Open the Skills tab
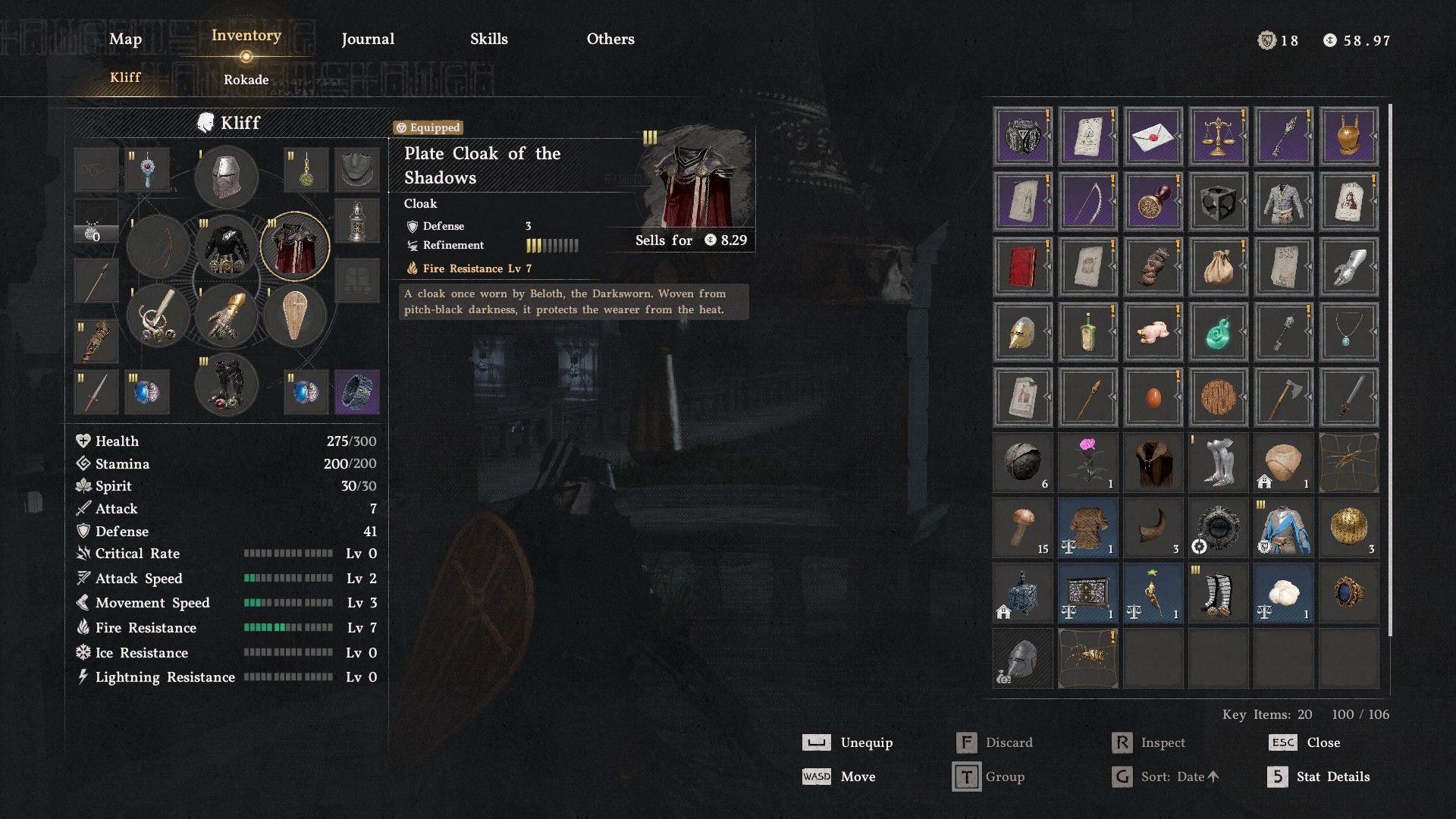This screenshot has height=819, width=1456. 488,39
